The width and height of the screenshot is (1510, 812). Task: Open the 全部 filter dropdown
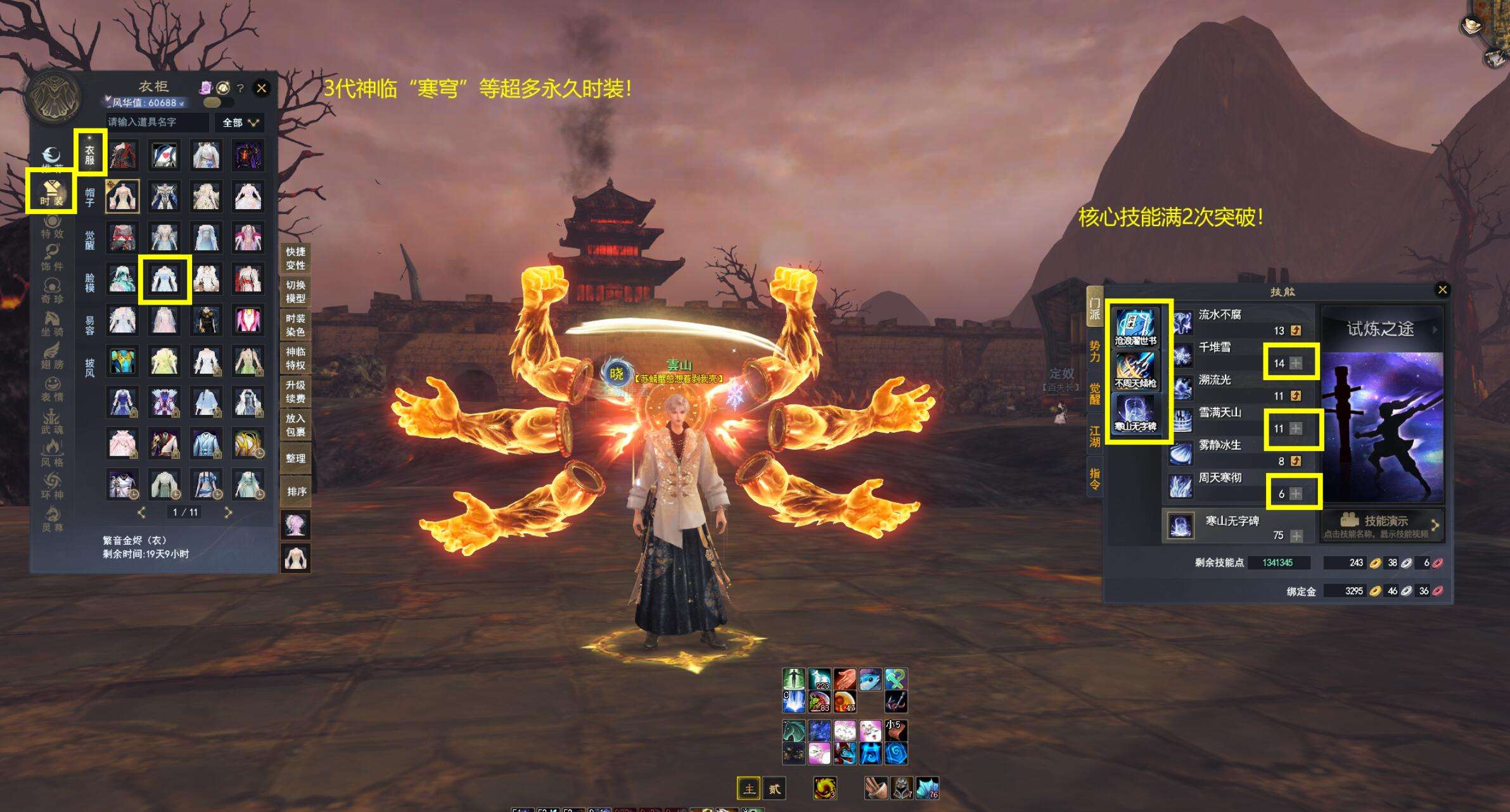coord(240,122)
